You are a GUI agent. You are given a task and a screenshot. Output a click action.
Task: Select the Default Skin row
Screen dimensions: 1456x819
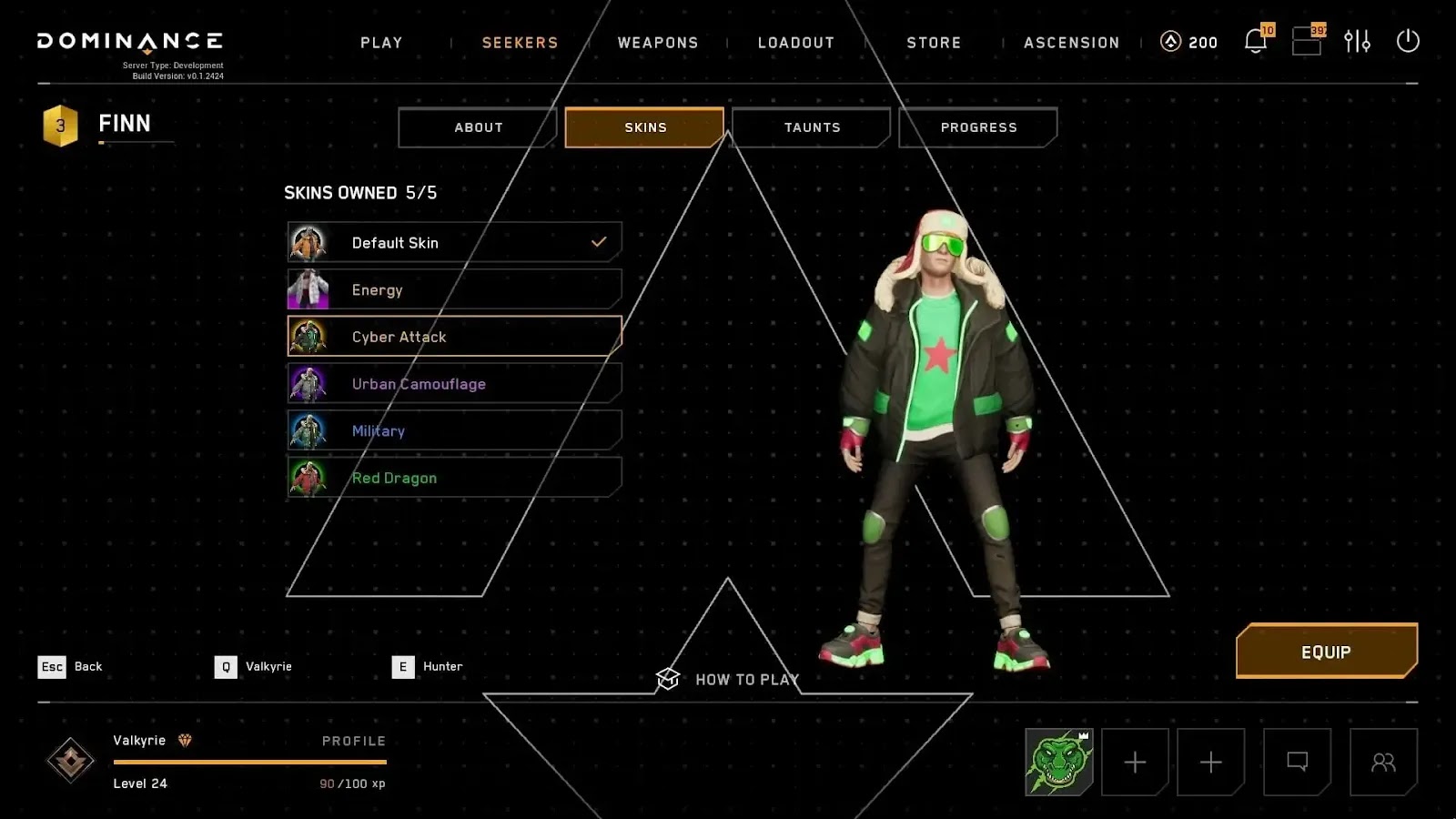tap(454, 243)
